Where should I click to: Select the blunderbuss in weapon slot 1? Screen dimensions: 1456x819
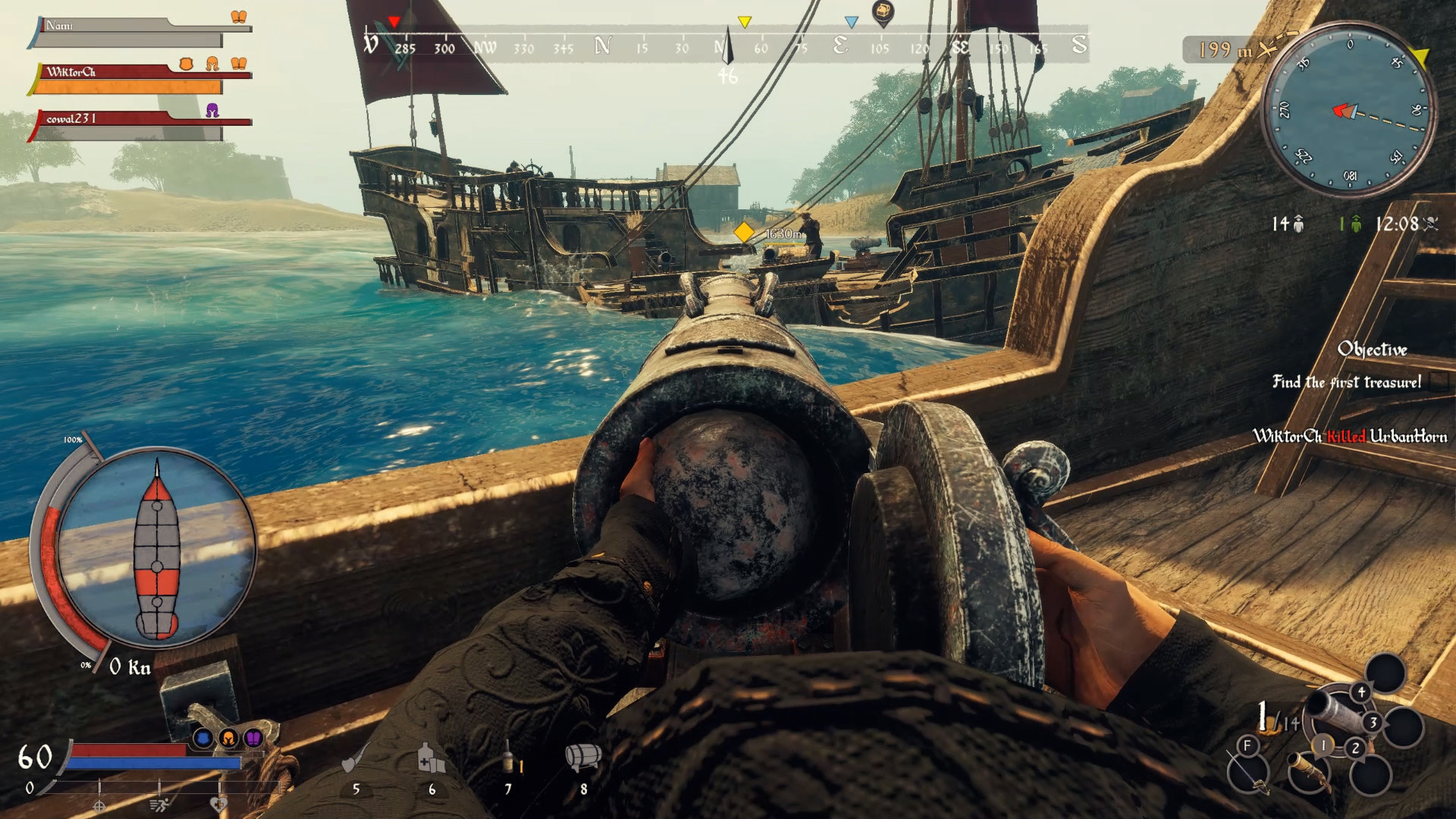pyautogui.click(x=1309, y=773)
